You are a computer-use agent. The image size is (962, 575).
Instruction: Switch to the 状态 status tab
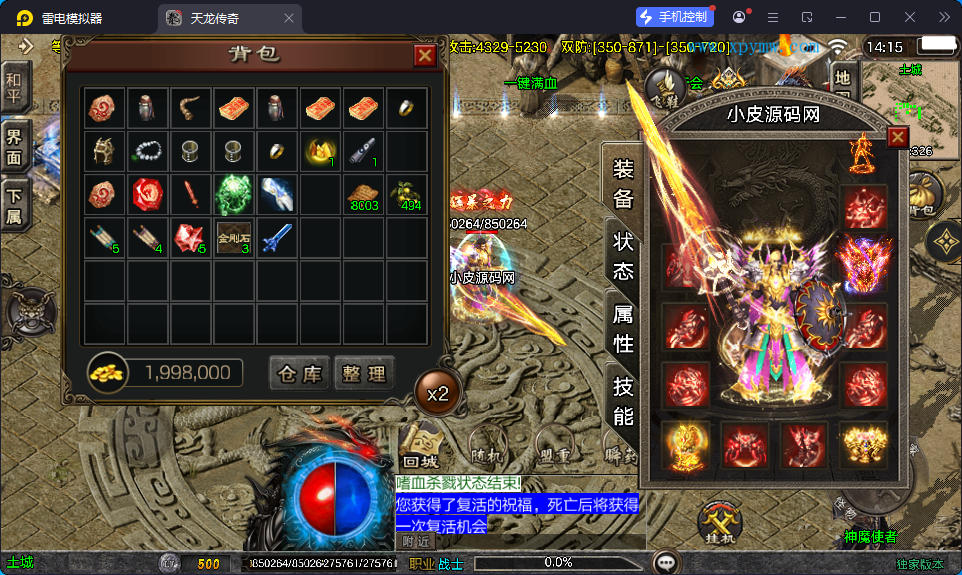point(623,255)
